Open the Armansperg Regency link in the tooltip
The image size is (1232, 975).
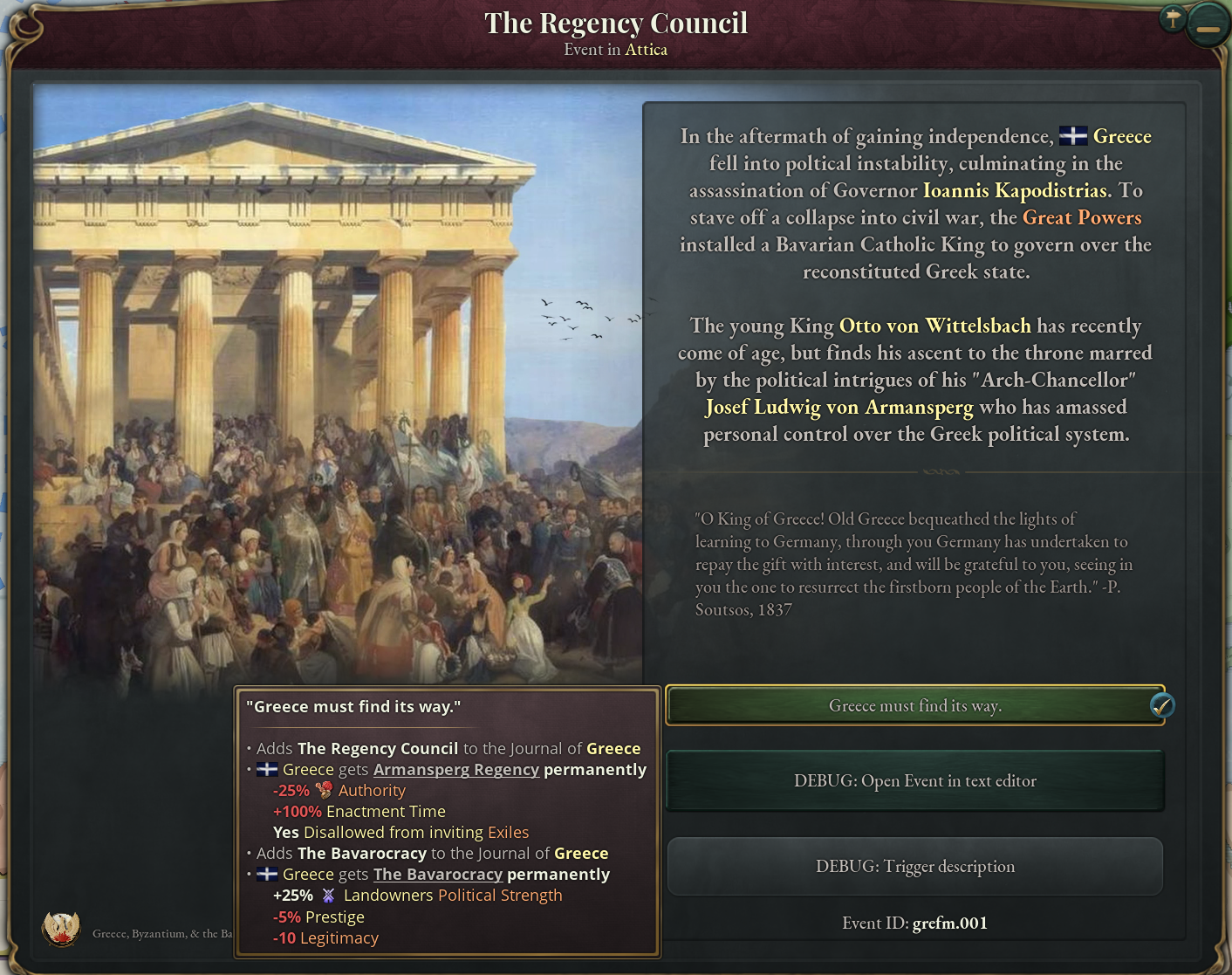click(456, 769)
